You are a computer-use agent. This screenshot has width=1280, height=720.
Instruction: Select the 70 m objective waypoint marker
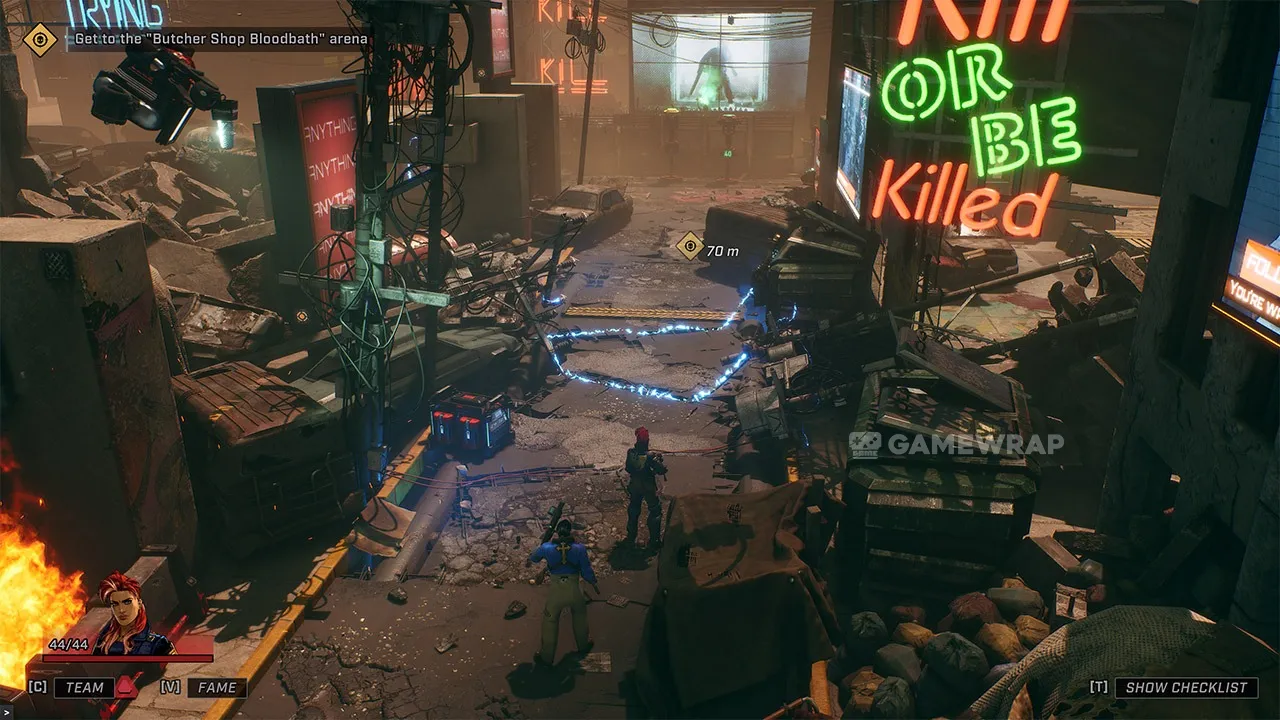coord(690,246)
